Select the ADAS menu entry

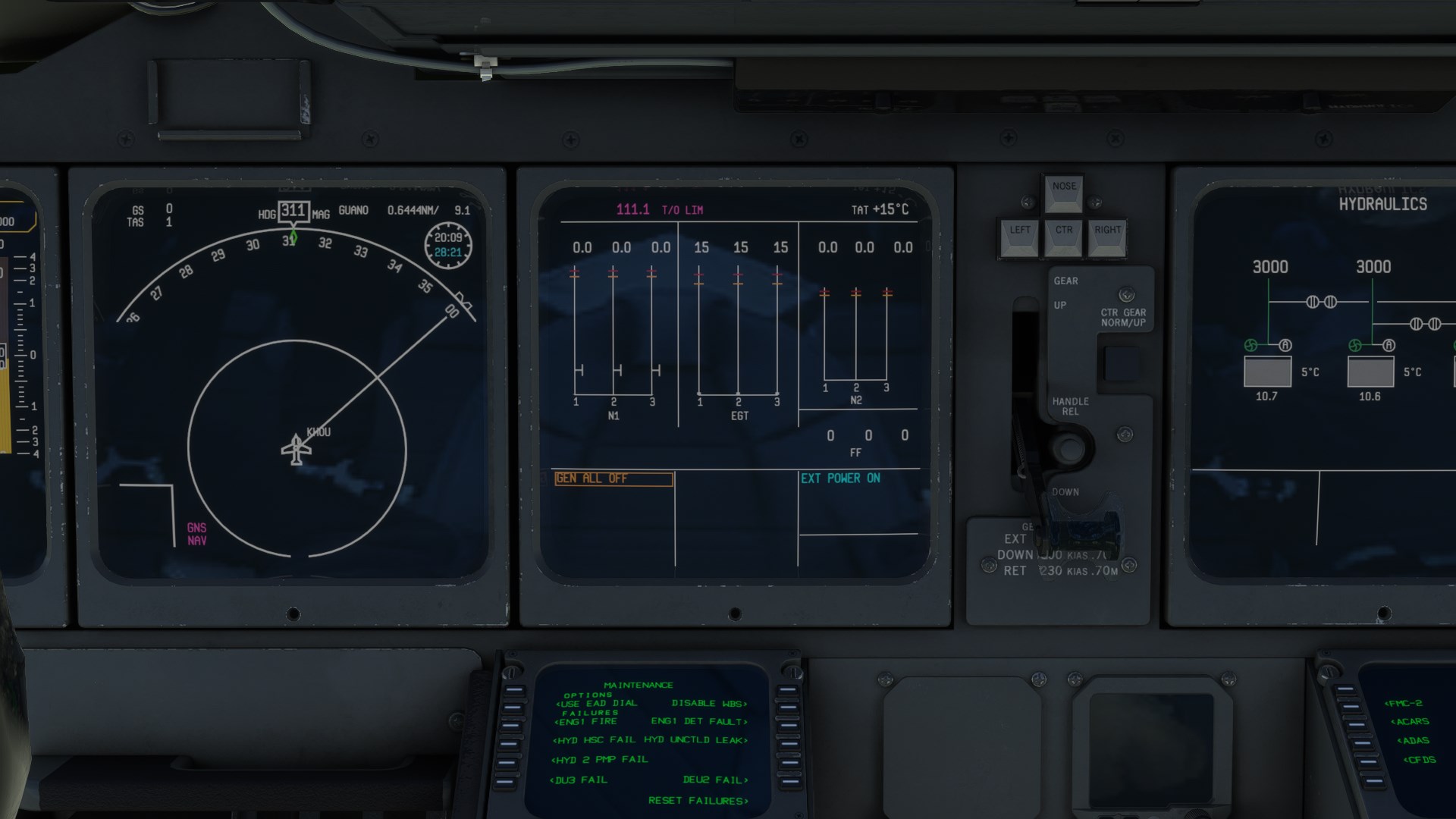(1412, 741)
